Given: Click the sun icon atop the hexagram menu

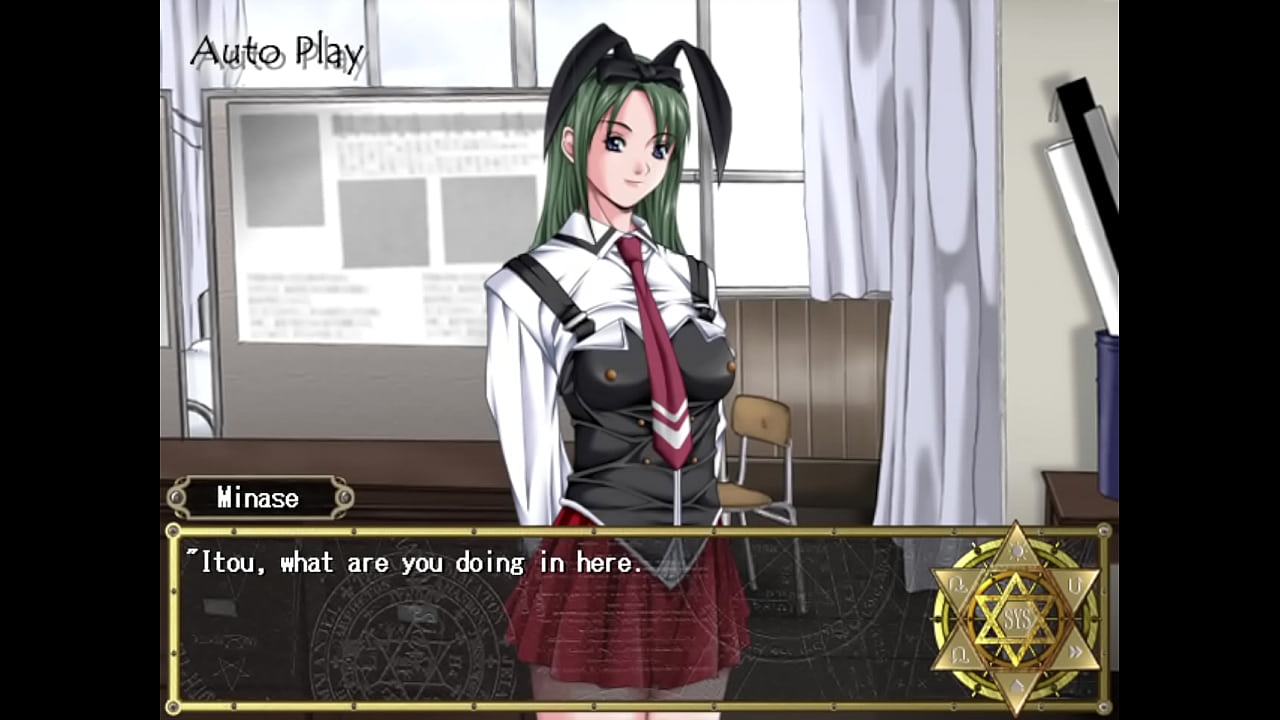Looking at the screenshot, I should tap(1019, 551).
